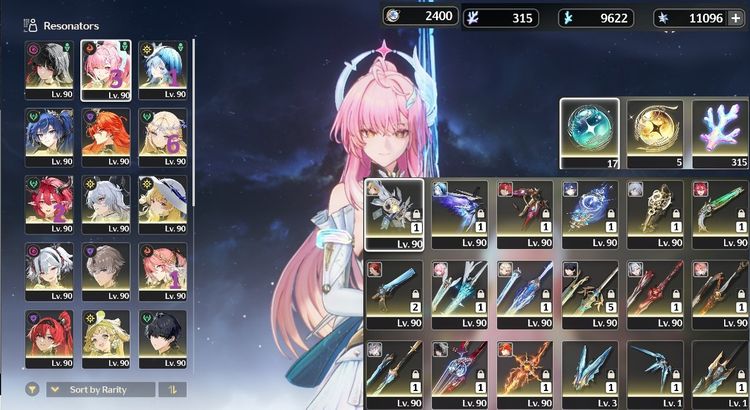Open the Sort by Rarity dropdown
The width and height of the screenshot is (750, 410).
(100, 389)
